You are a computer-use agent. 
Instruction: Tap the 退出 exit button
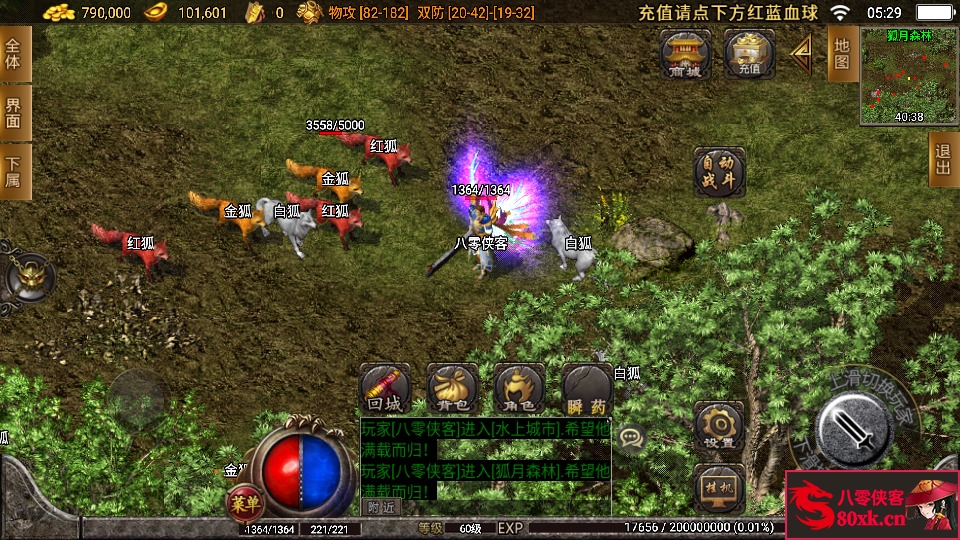pos(942,160)
